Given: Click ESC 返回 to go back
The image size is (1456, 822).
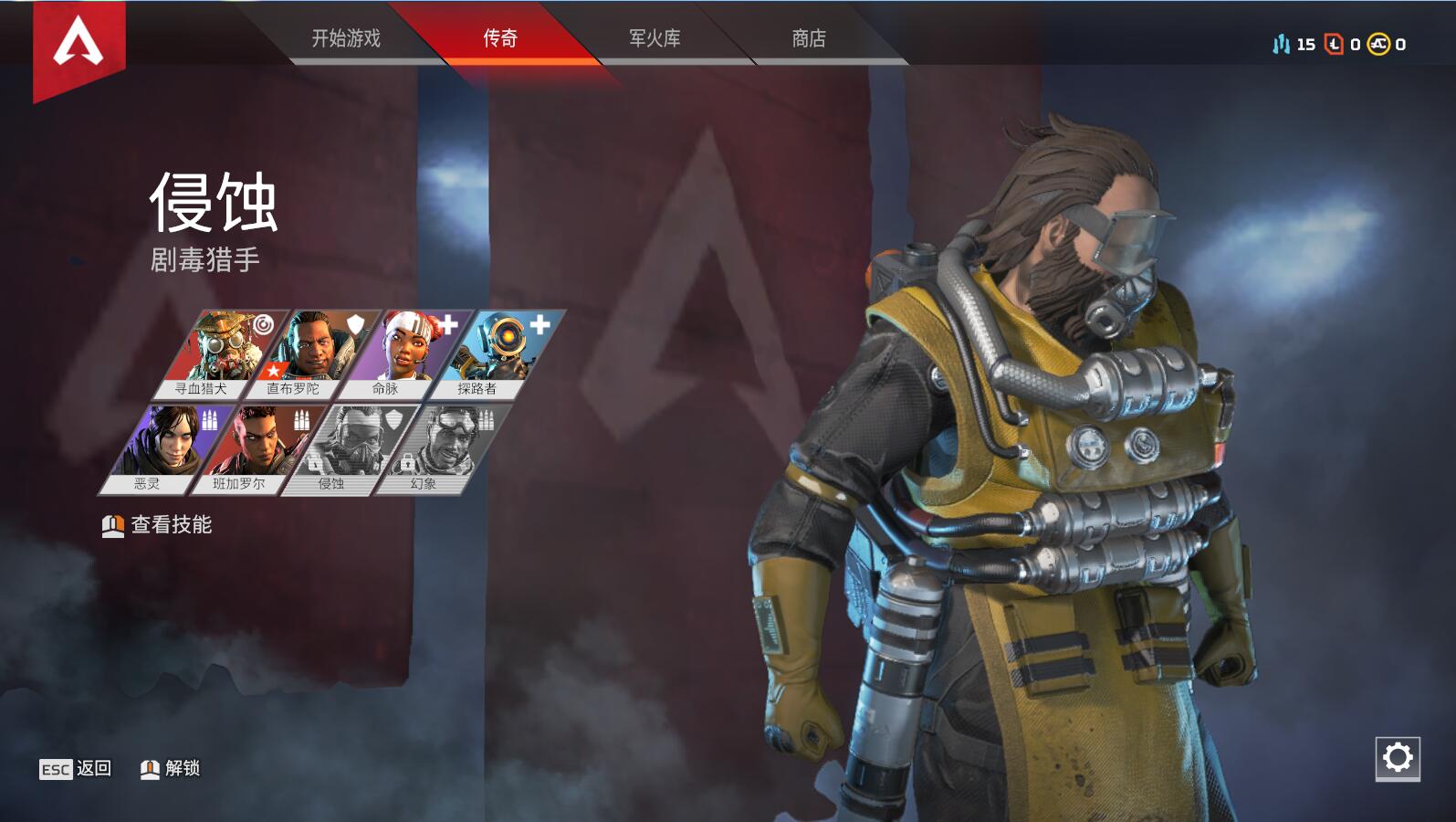Looking at the screenshot, I should [73, 770].
